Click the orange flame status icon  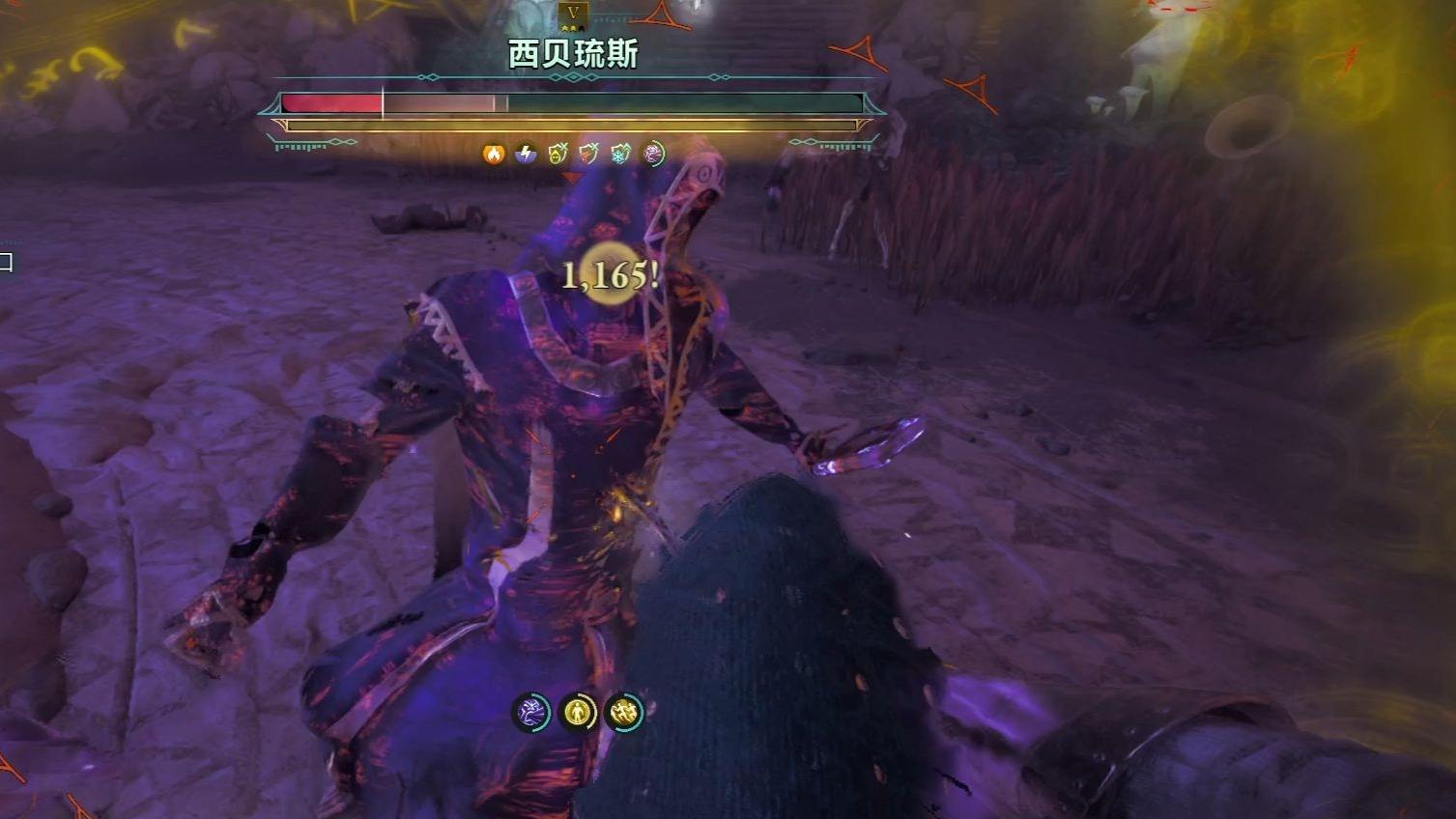tap(494, 153)
